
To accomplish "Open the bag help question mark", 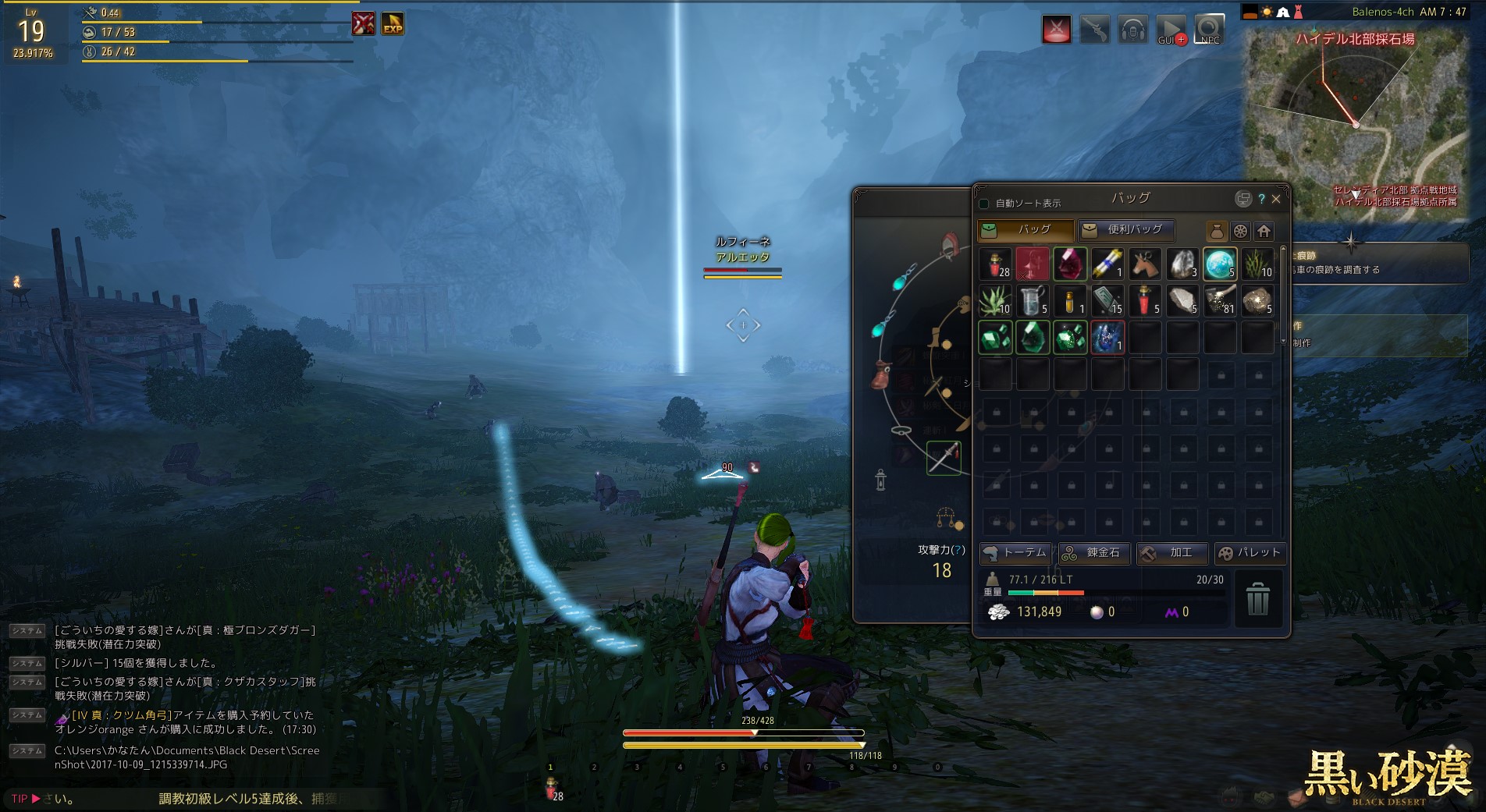I will point(1261,199).
